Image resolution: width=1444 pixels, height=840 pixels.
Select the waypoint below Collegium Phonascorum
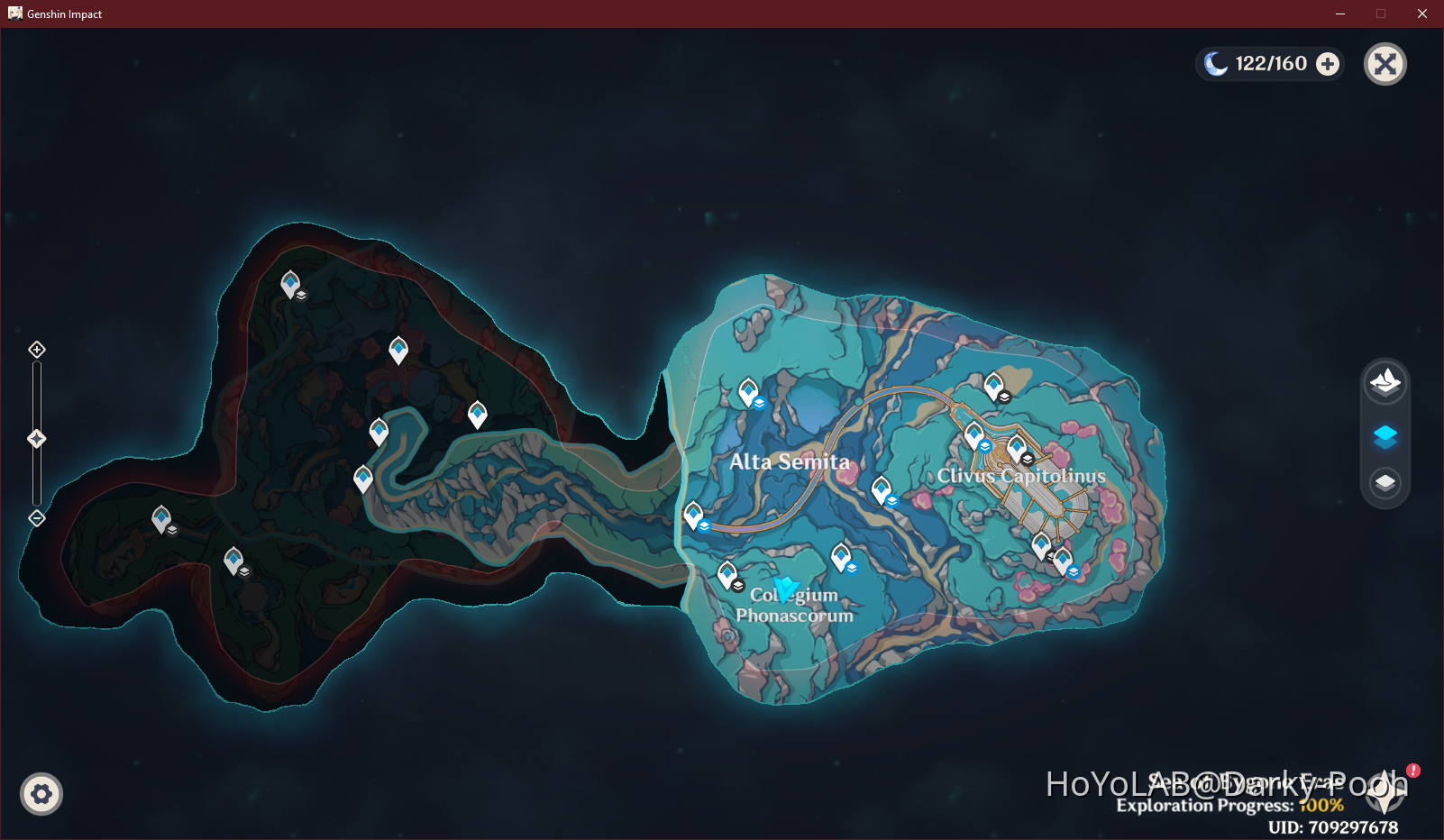[728, 571]
